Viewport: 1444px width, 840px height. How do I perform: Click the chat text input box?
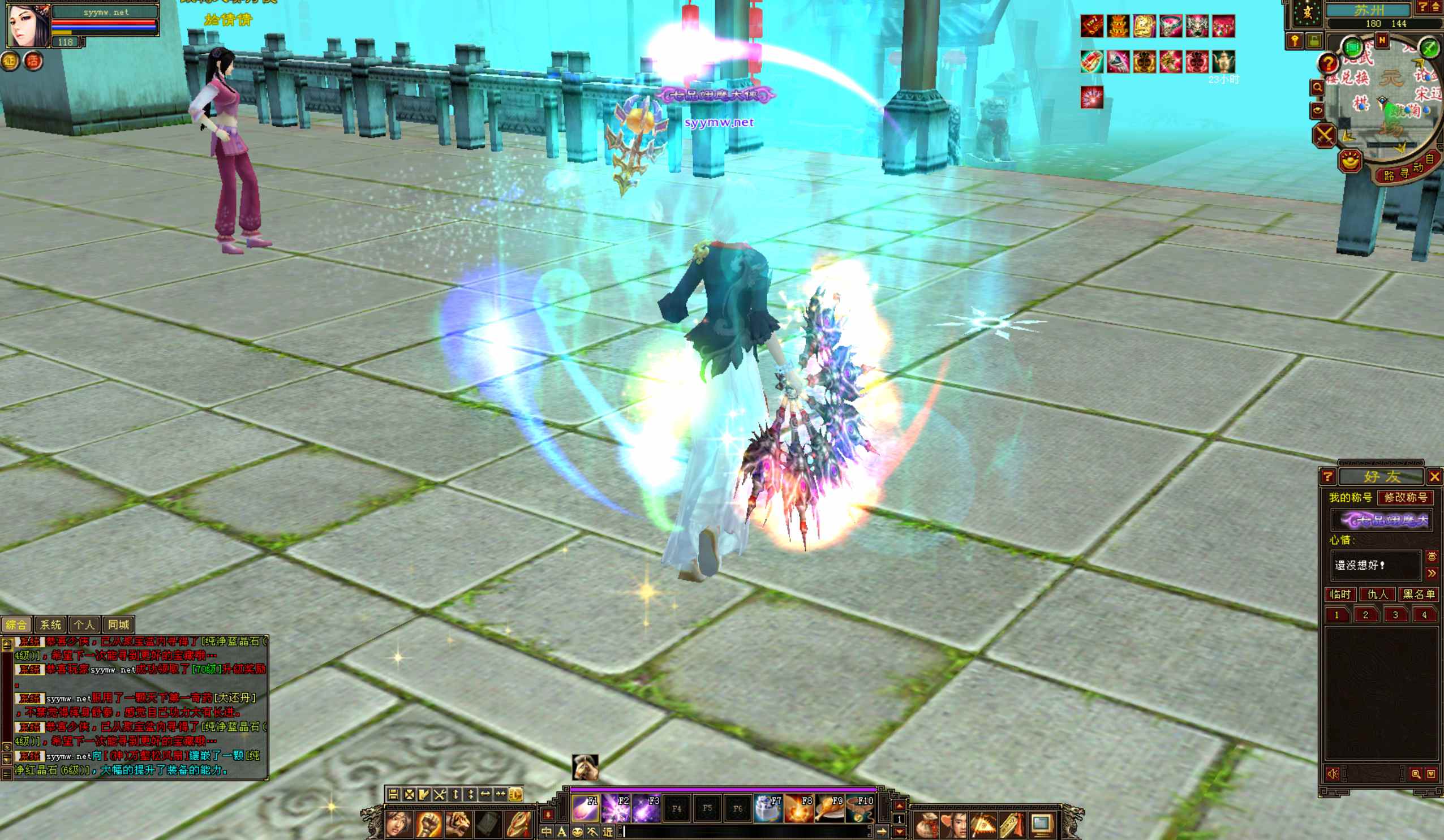coord(745,832)
